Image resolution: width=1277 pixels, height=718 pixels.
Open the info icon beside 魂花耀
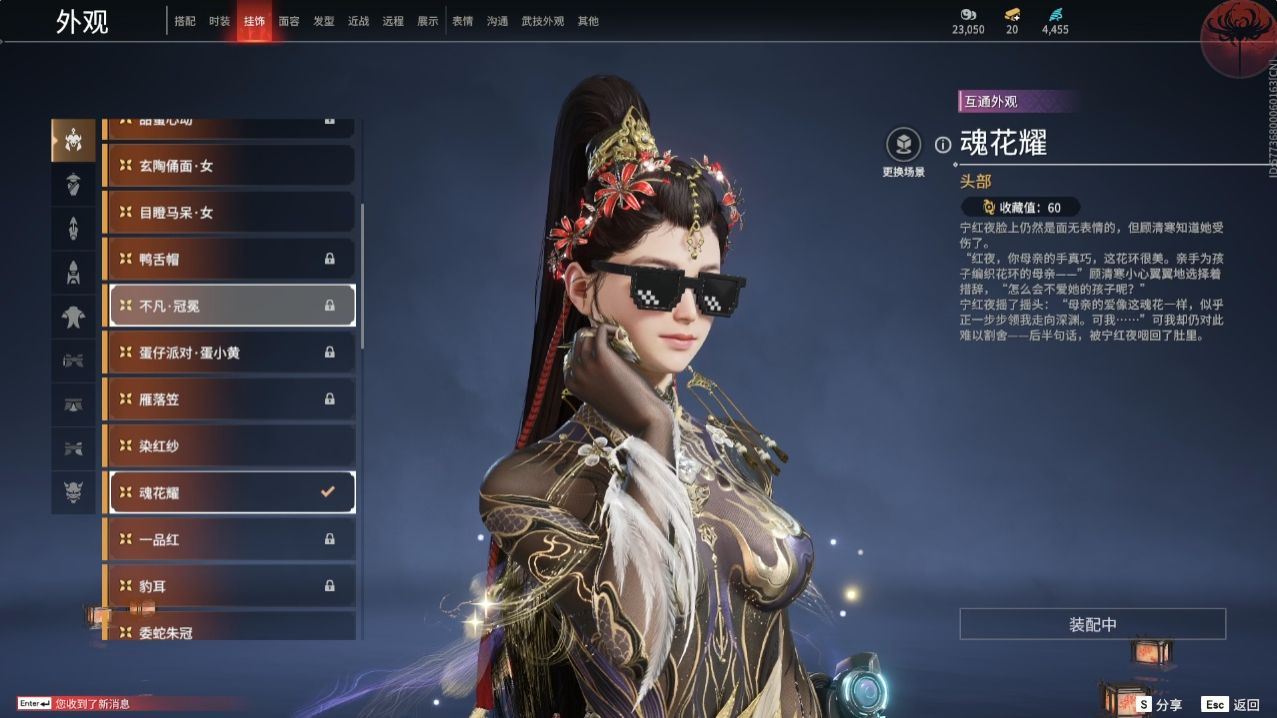point(942,145)
